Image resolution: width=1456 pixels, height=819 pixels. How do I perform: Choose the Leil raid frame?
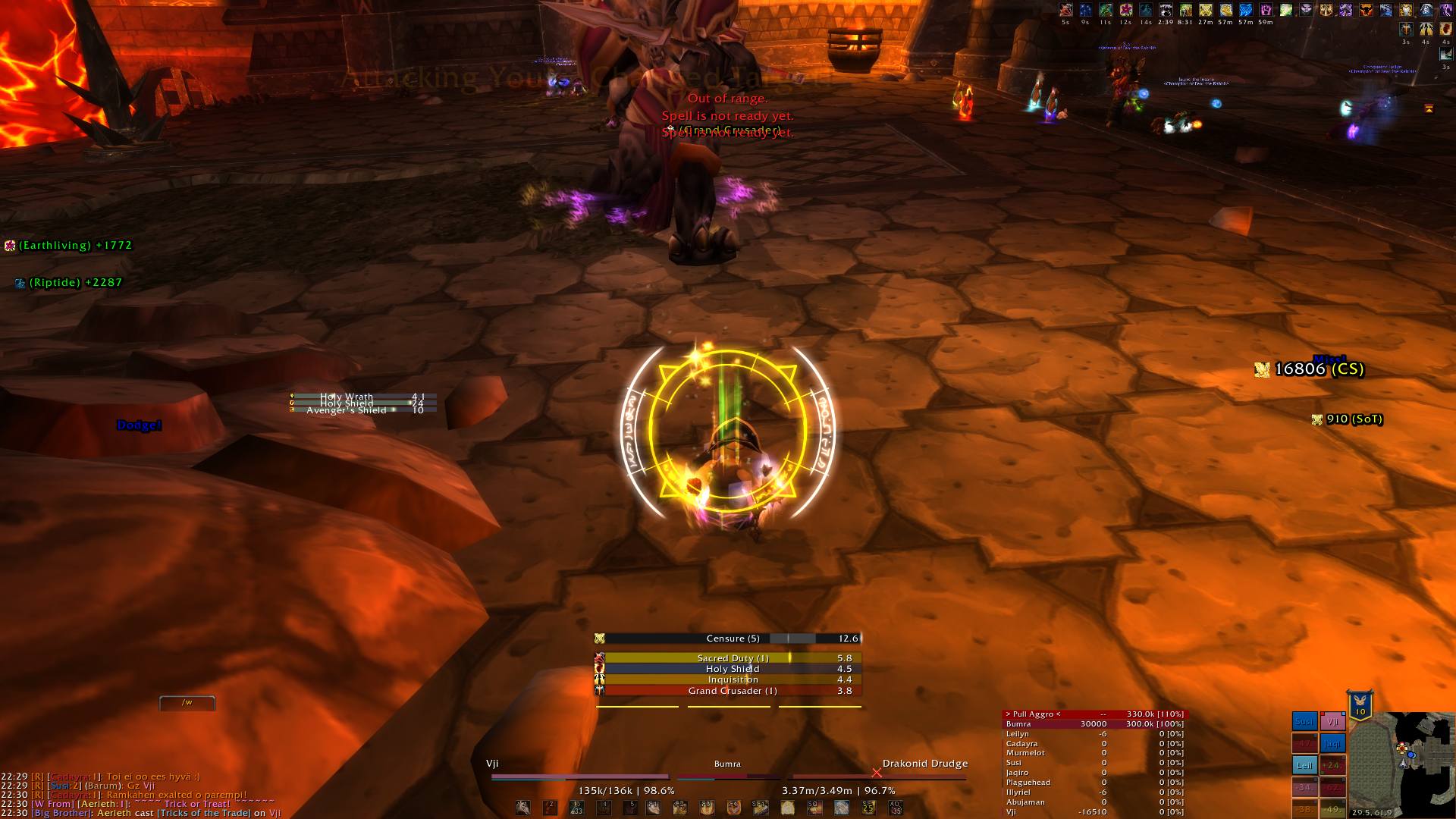(x=1304, y=765)
